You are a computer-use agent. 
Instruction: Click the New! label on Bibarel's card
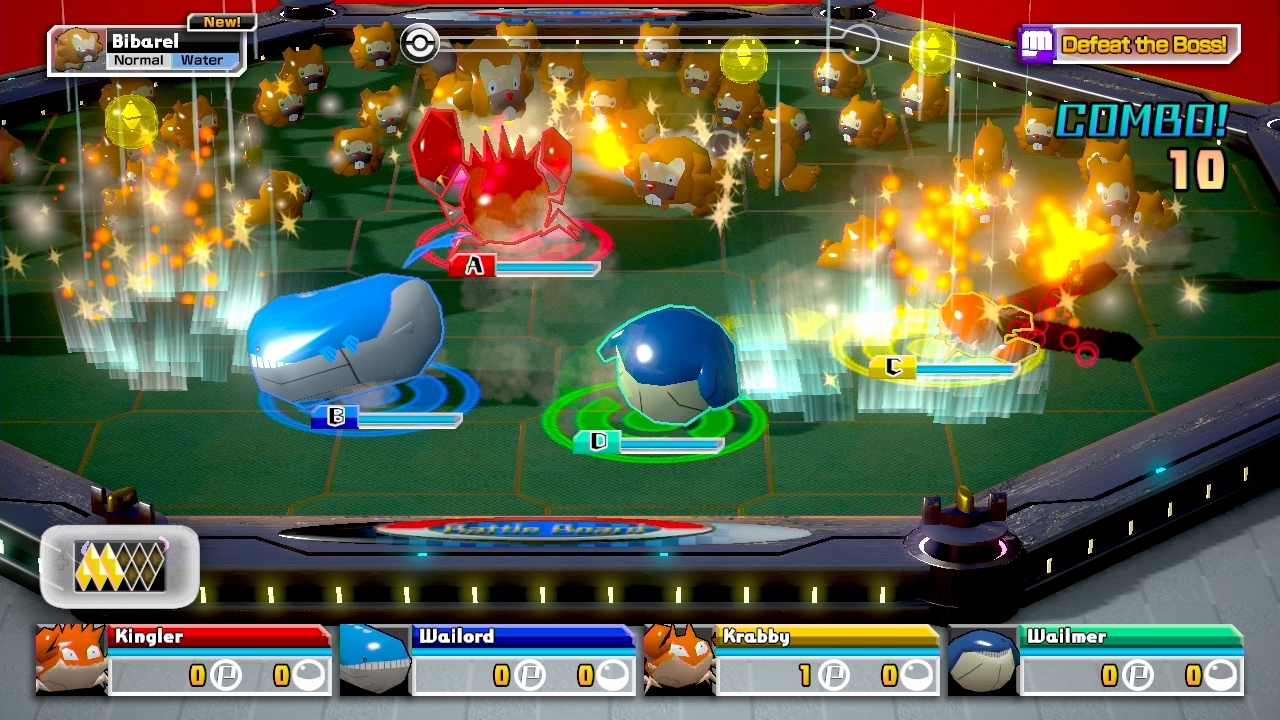(x=222, y=21)
